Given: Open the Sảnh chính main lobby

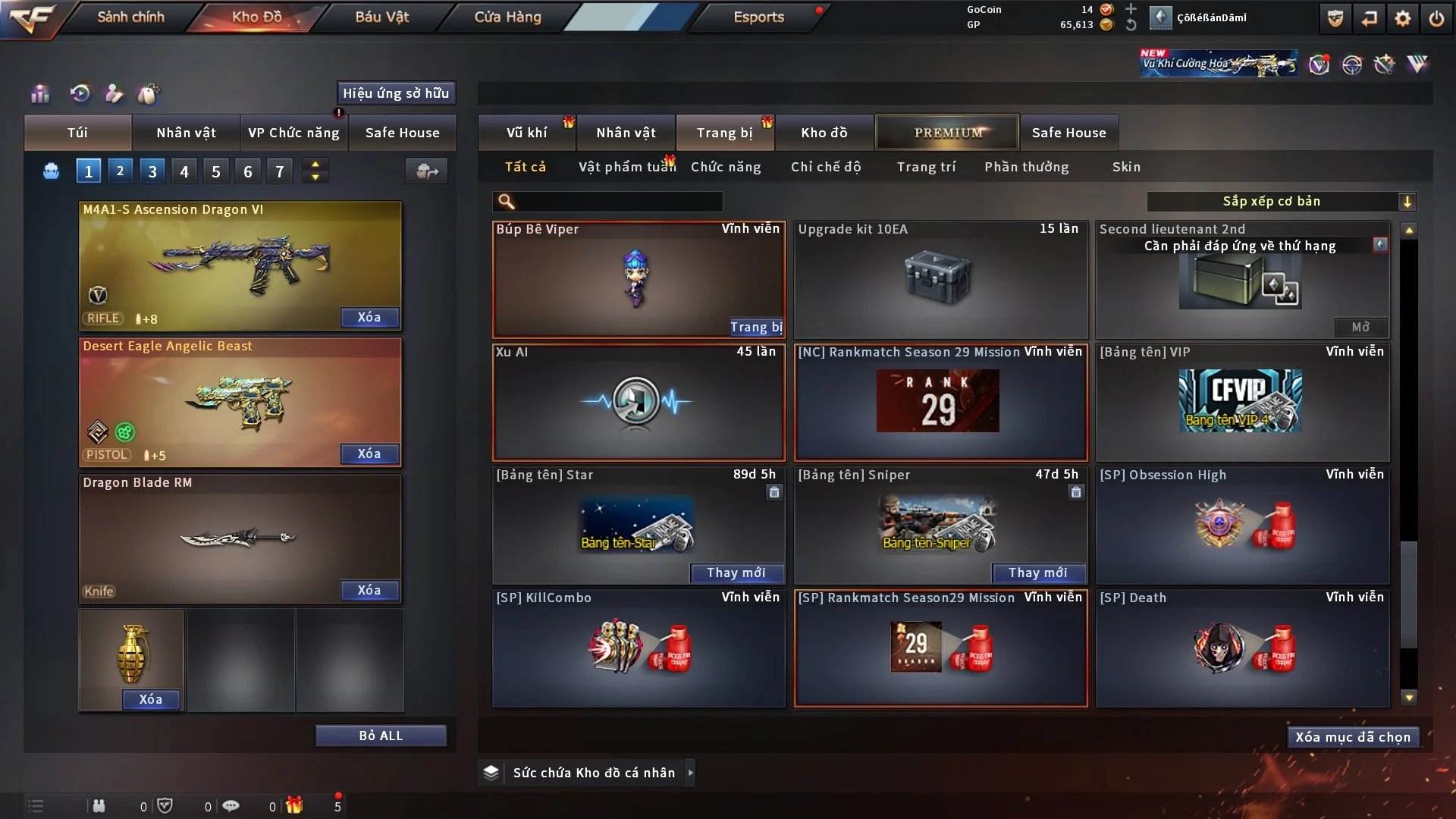Looking at the screenshot, I should [x=130, y=17].
